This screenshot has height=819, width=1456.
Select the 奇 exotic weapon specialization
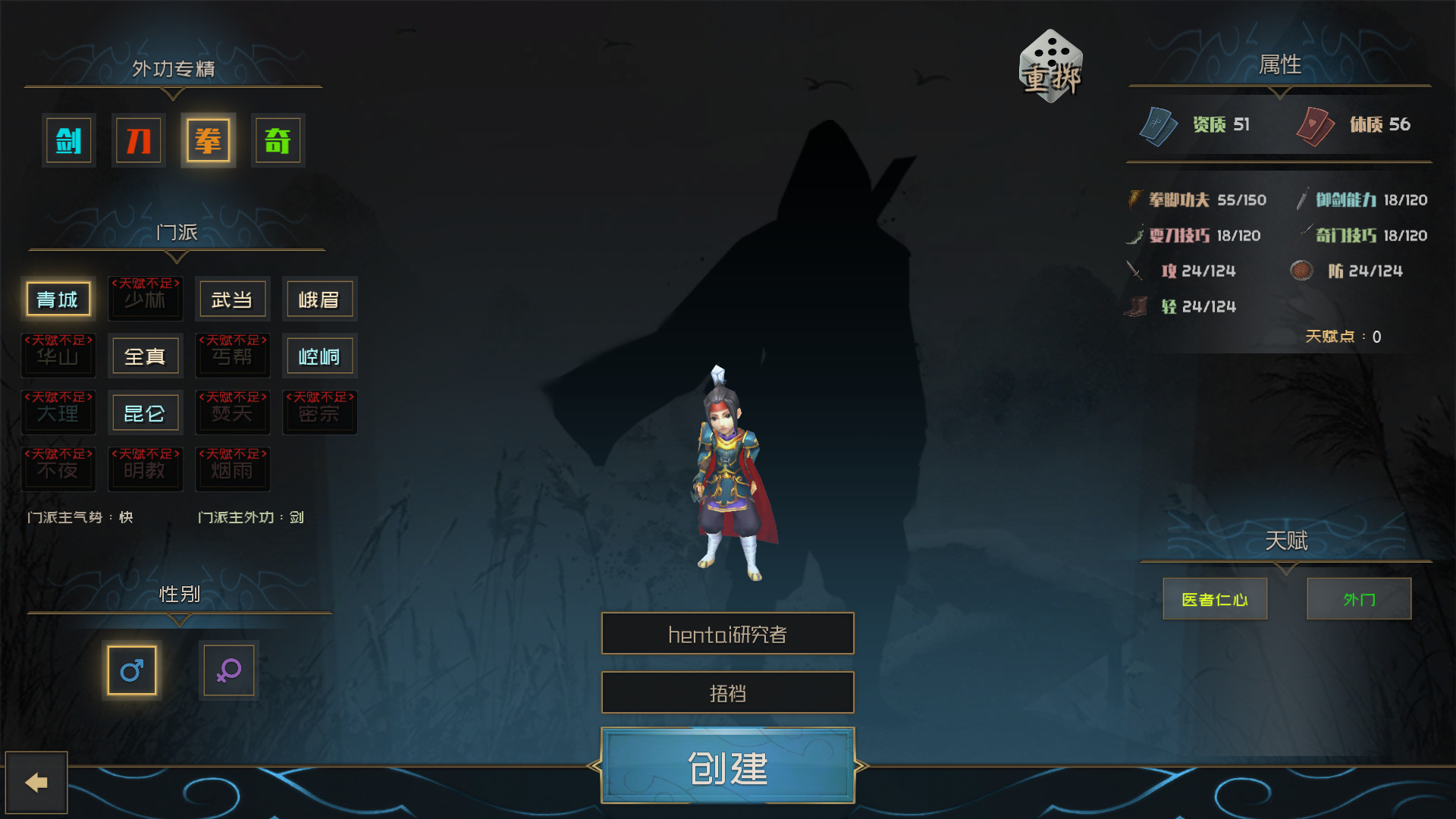coord(278,140)
